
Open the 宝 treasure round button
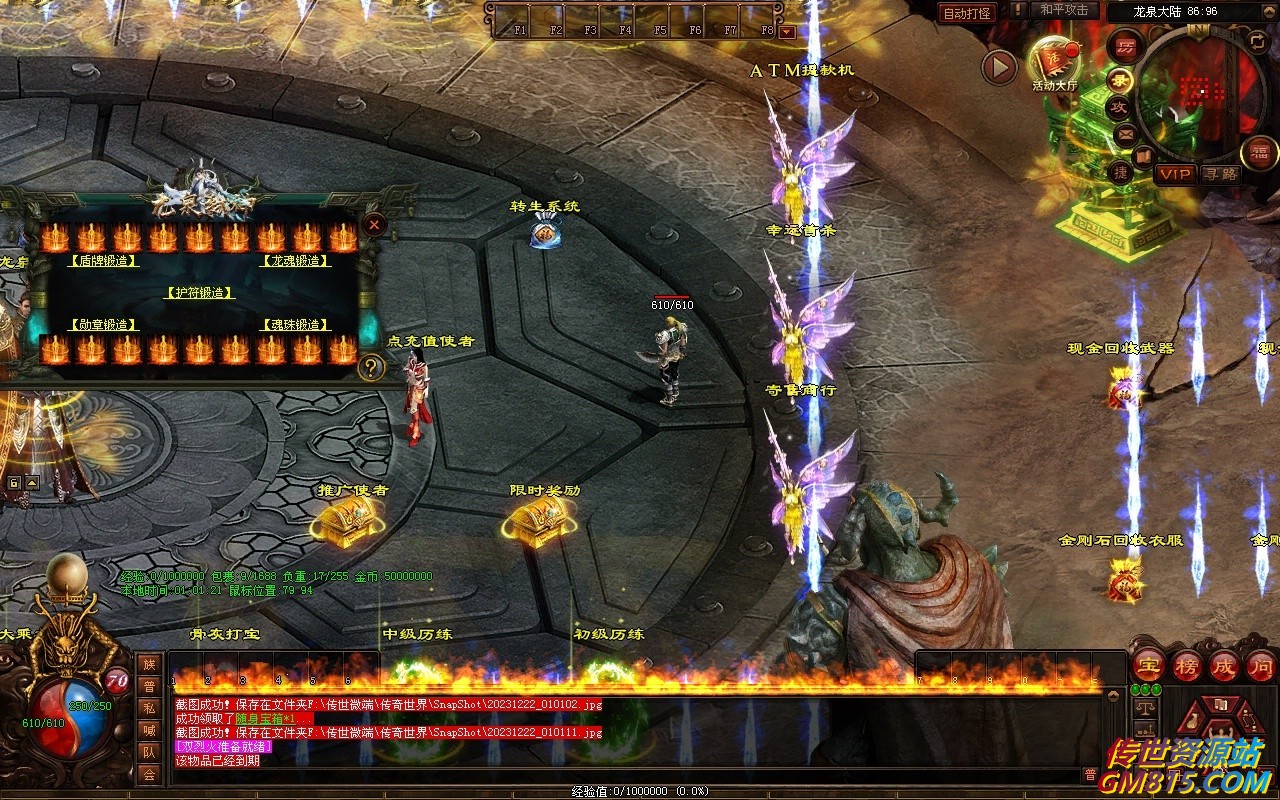coord(1148,665)
